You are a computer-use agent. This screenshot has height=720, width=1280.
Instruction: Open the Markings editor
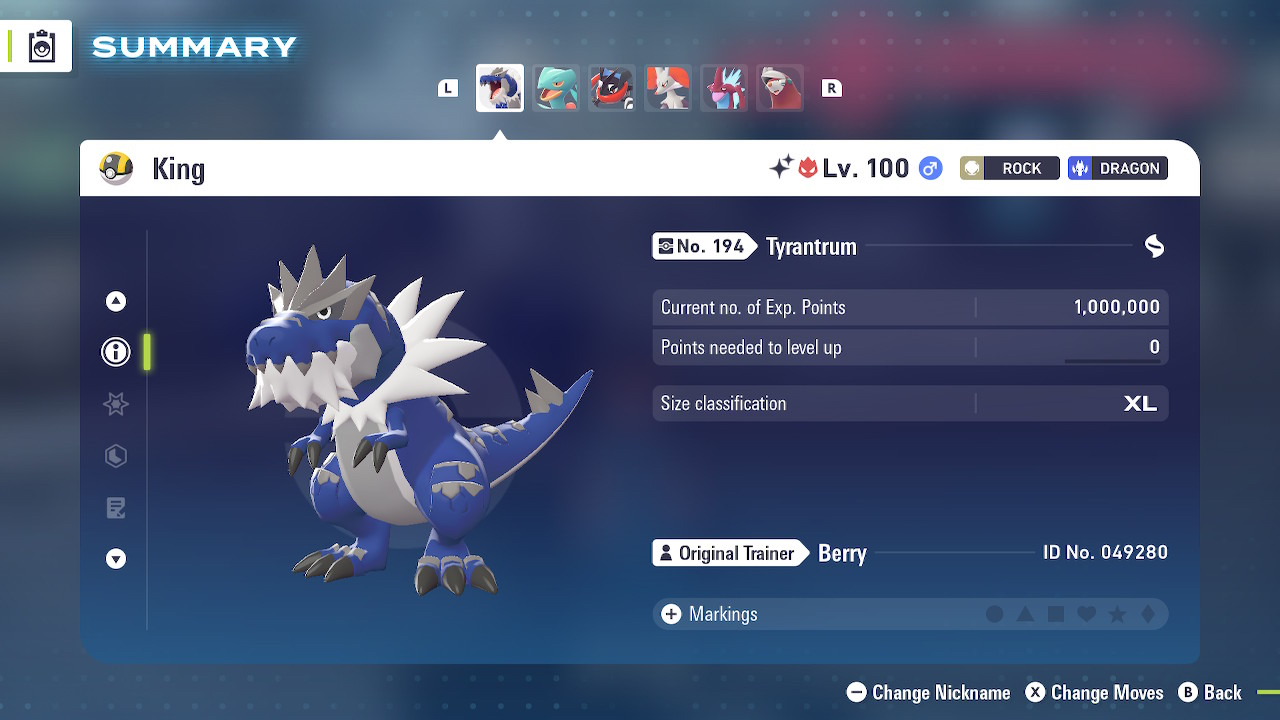pyautogui.click(x=709, y=614)
